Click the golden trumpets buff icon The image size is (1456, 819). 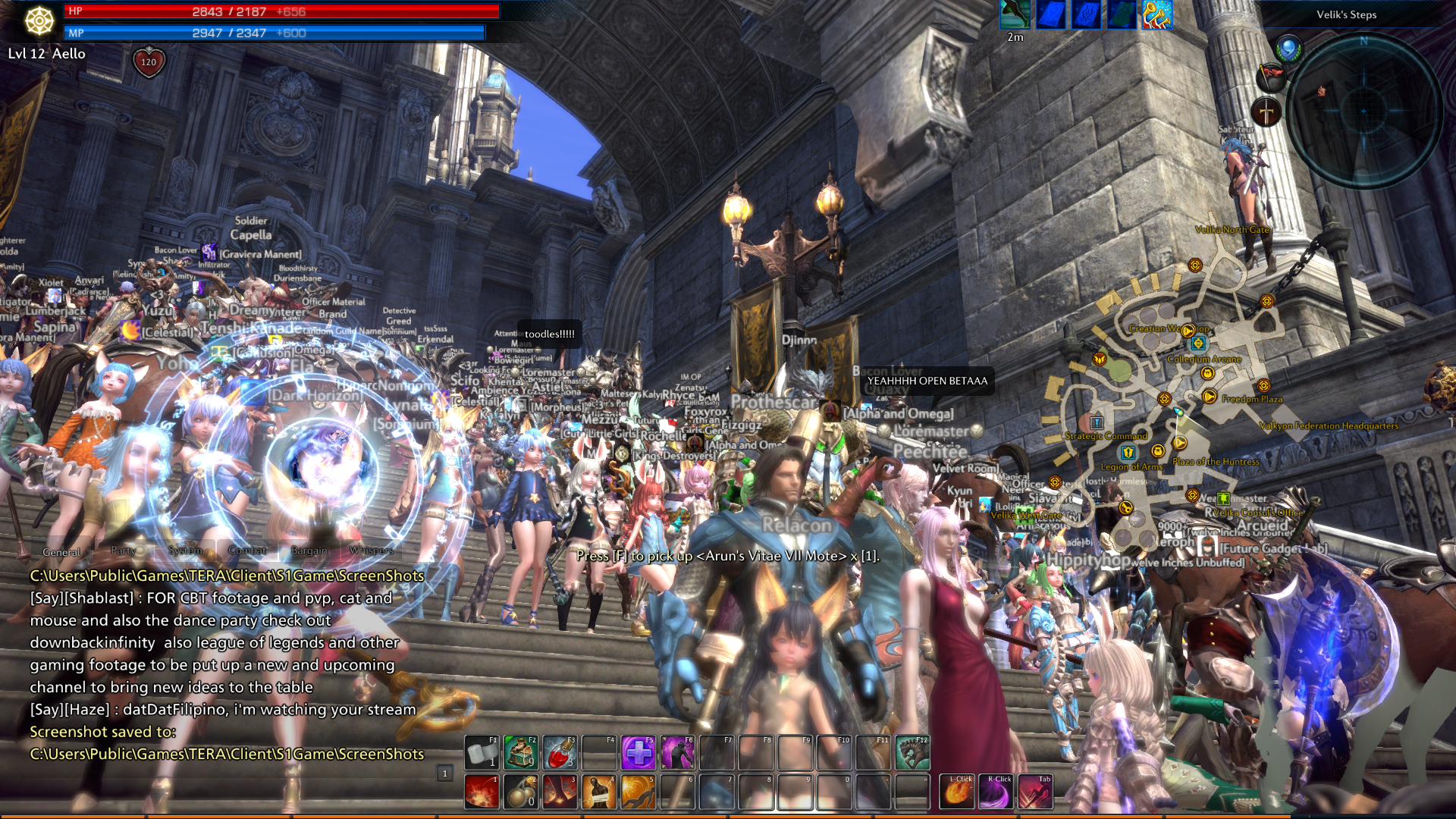tap(1157, 15)
